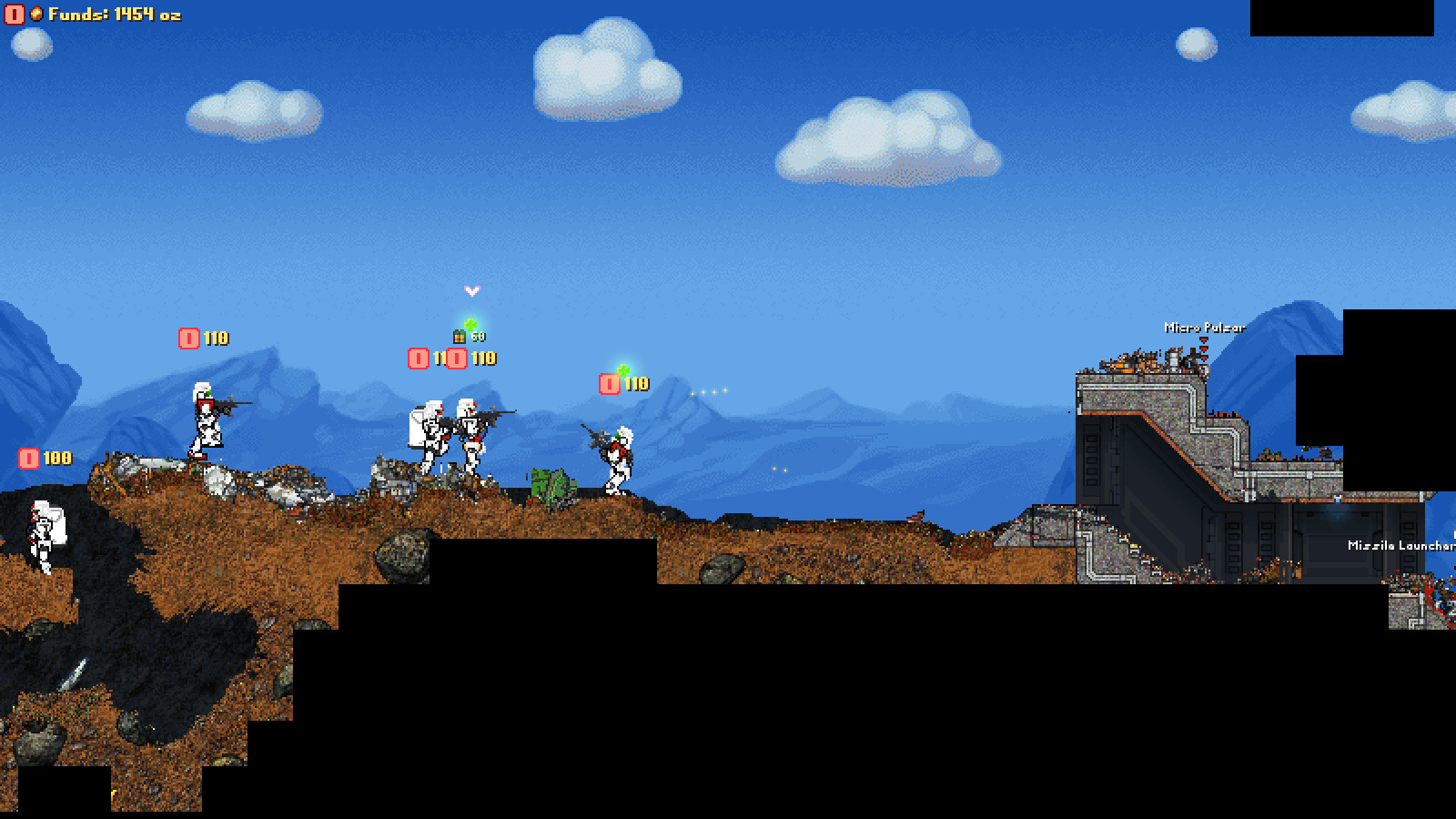Click the white heart marker above the squad
This screenshot has height=819, width=1456.
coord(470,291)
